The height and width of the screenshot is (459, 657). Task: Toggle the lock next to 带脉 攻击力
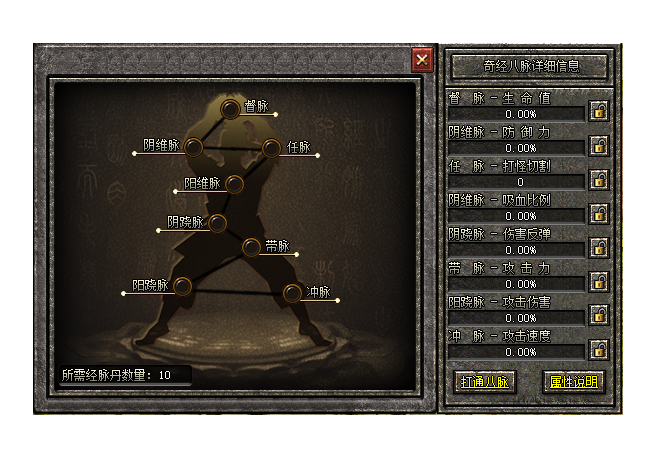pyautogui.click(x=599, y=281)
